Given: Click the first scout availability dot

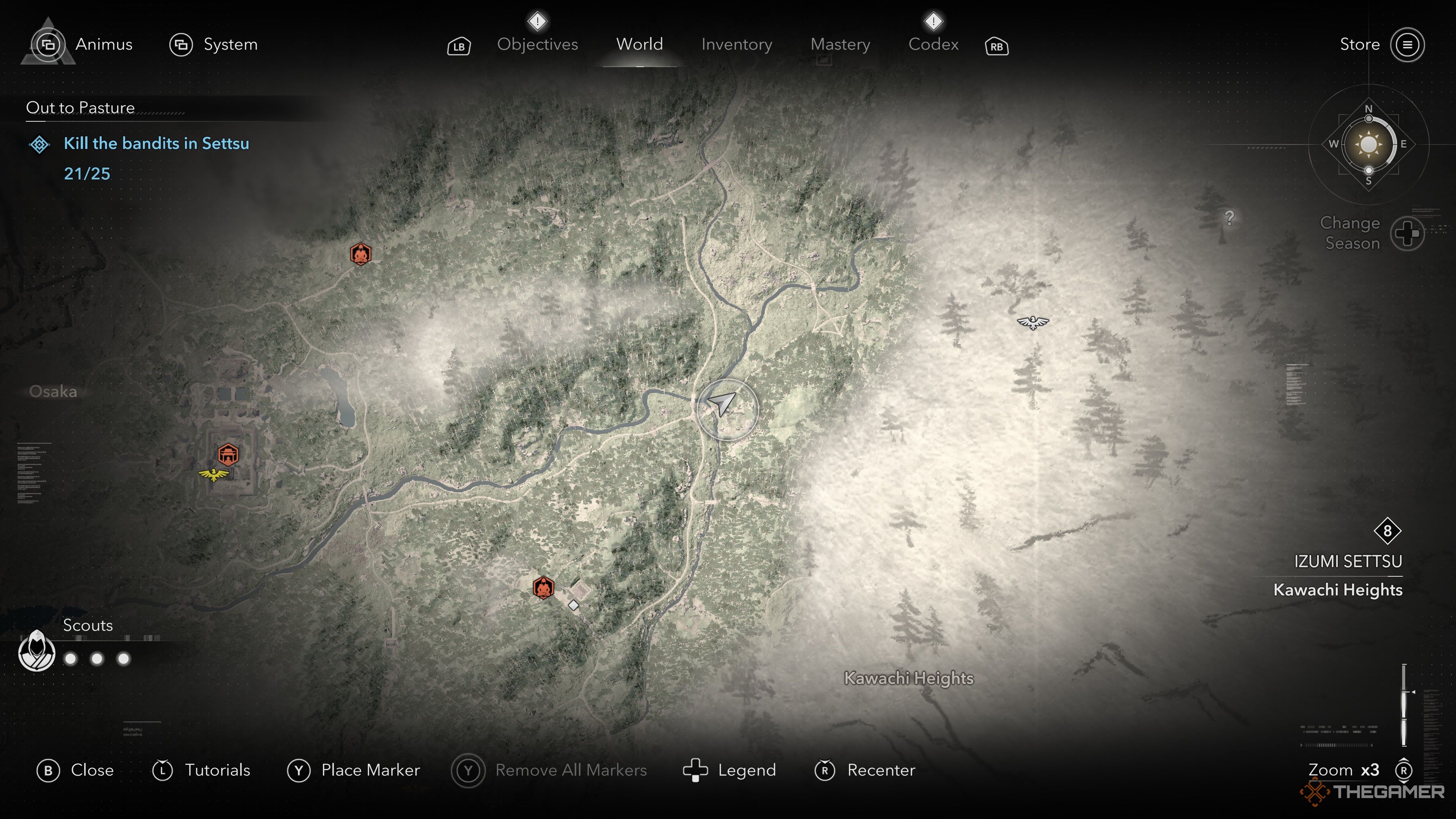Looking at the screenshot, I should click(x=71, y=659).
